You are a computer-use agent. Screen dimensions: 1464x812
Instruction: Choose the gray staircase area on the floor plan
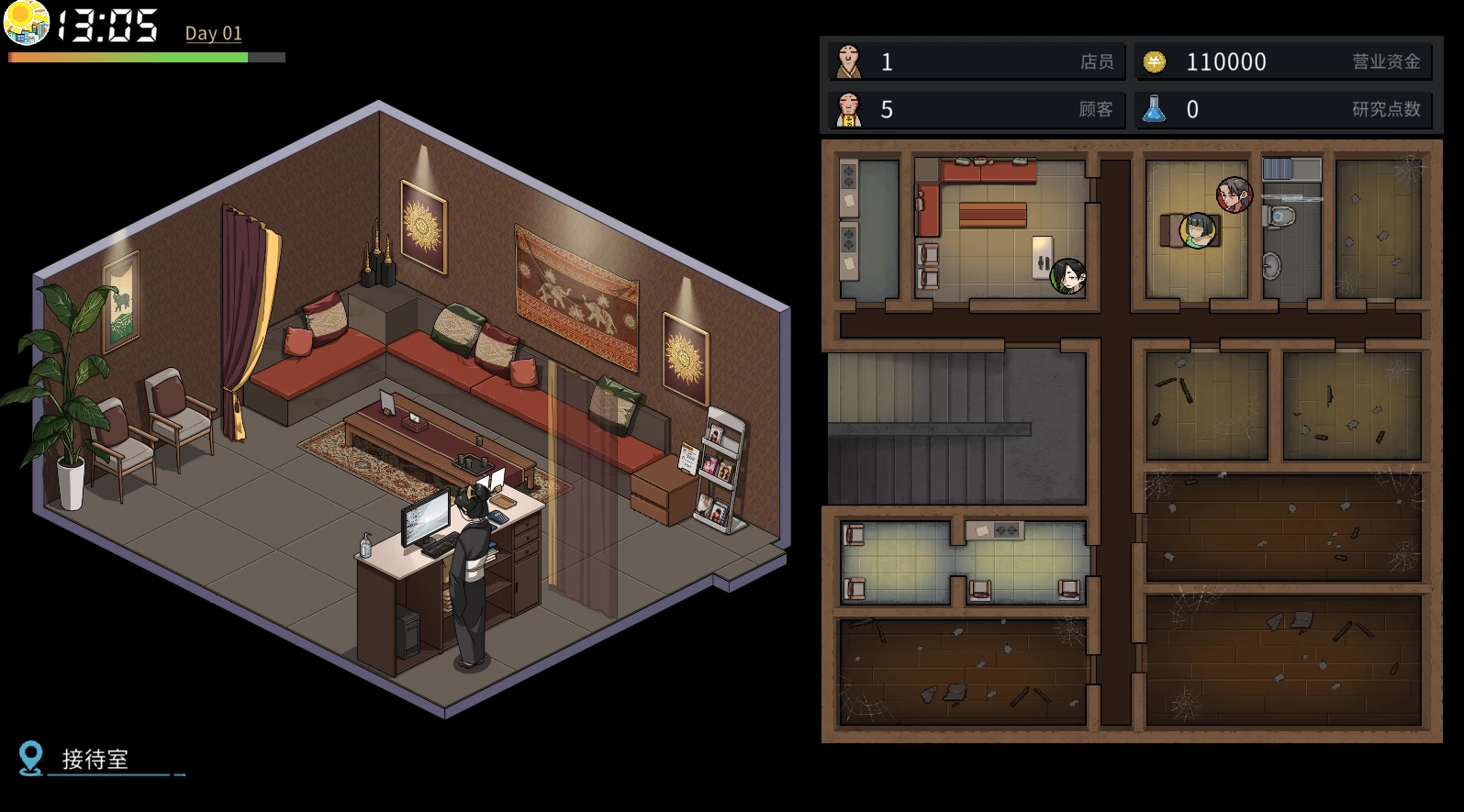pyautogui.click(x=956, y=428)
